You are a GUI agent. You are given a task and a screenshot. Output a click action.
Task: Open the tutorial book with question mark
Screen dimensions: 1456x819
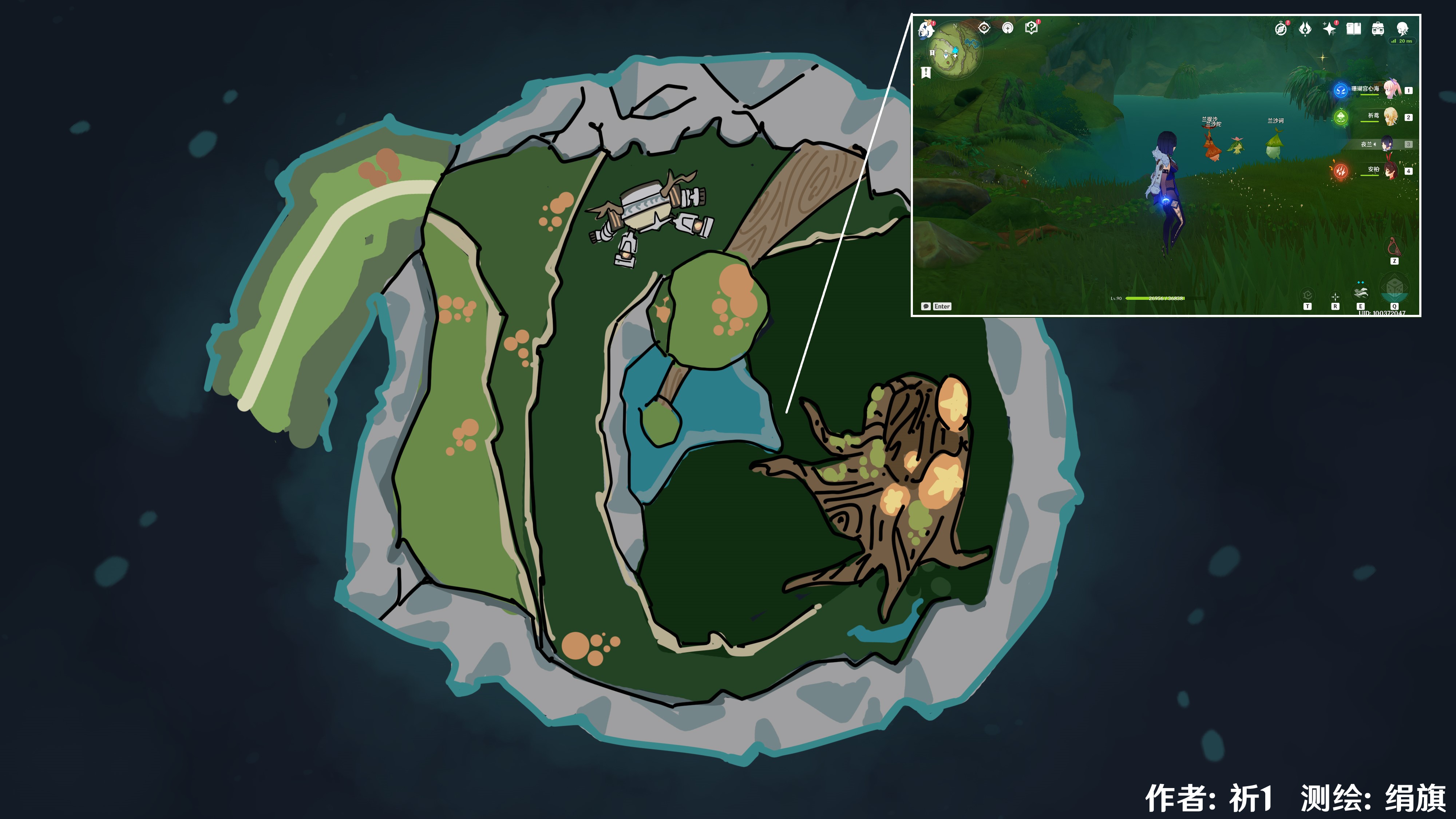(x=1031, y=28)
